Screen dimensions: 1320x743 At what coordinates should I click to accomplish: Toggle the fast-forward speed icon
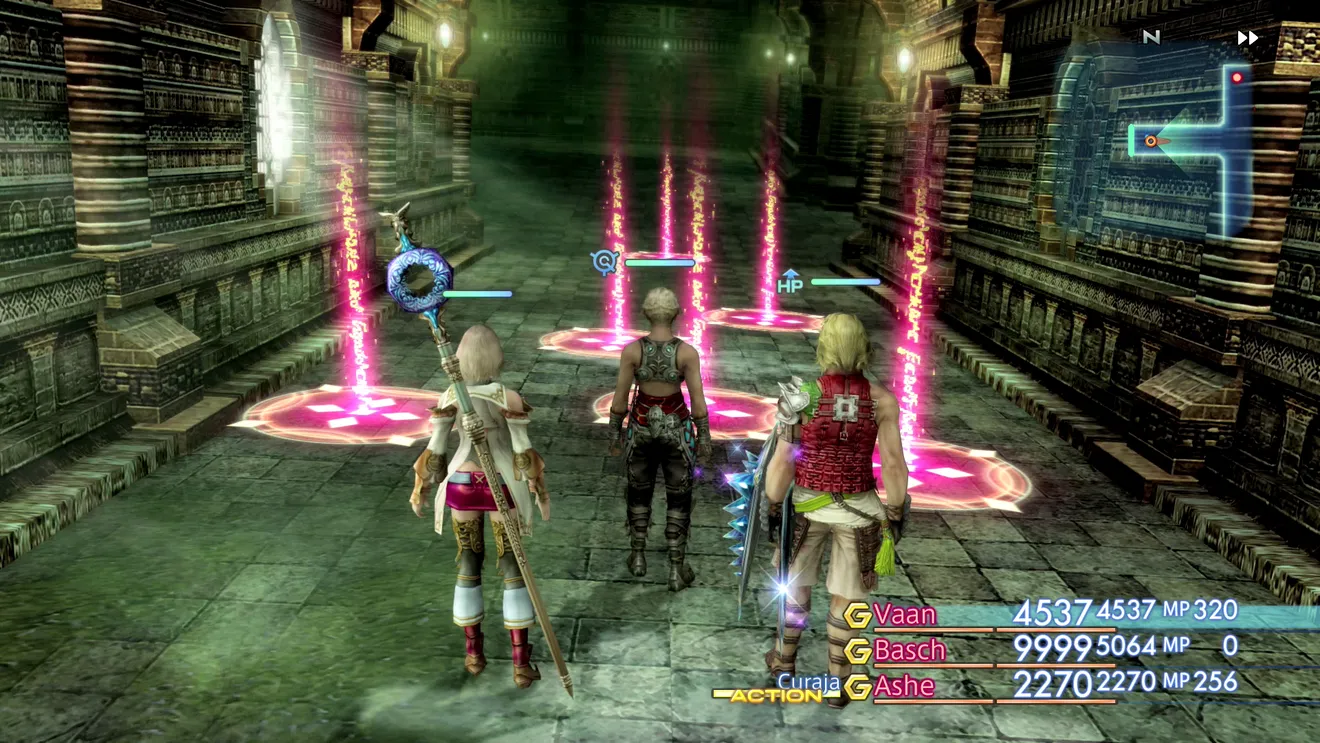1247,38
